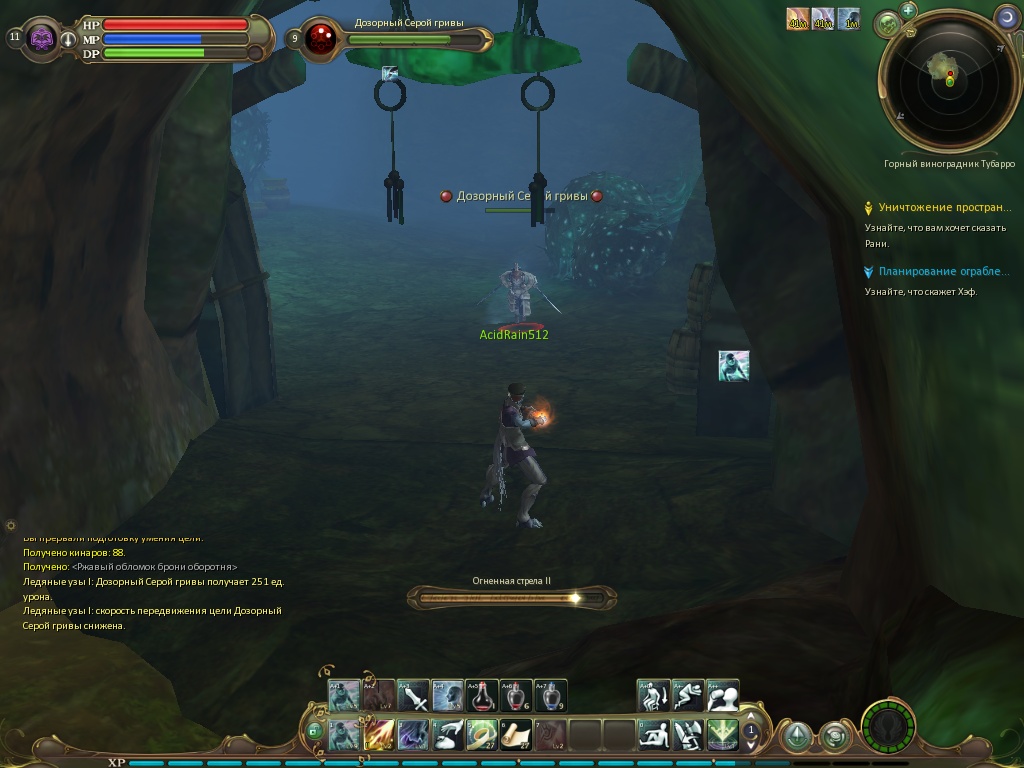Click the ice debuff icon under target bar

(390, 72)
